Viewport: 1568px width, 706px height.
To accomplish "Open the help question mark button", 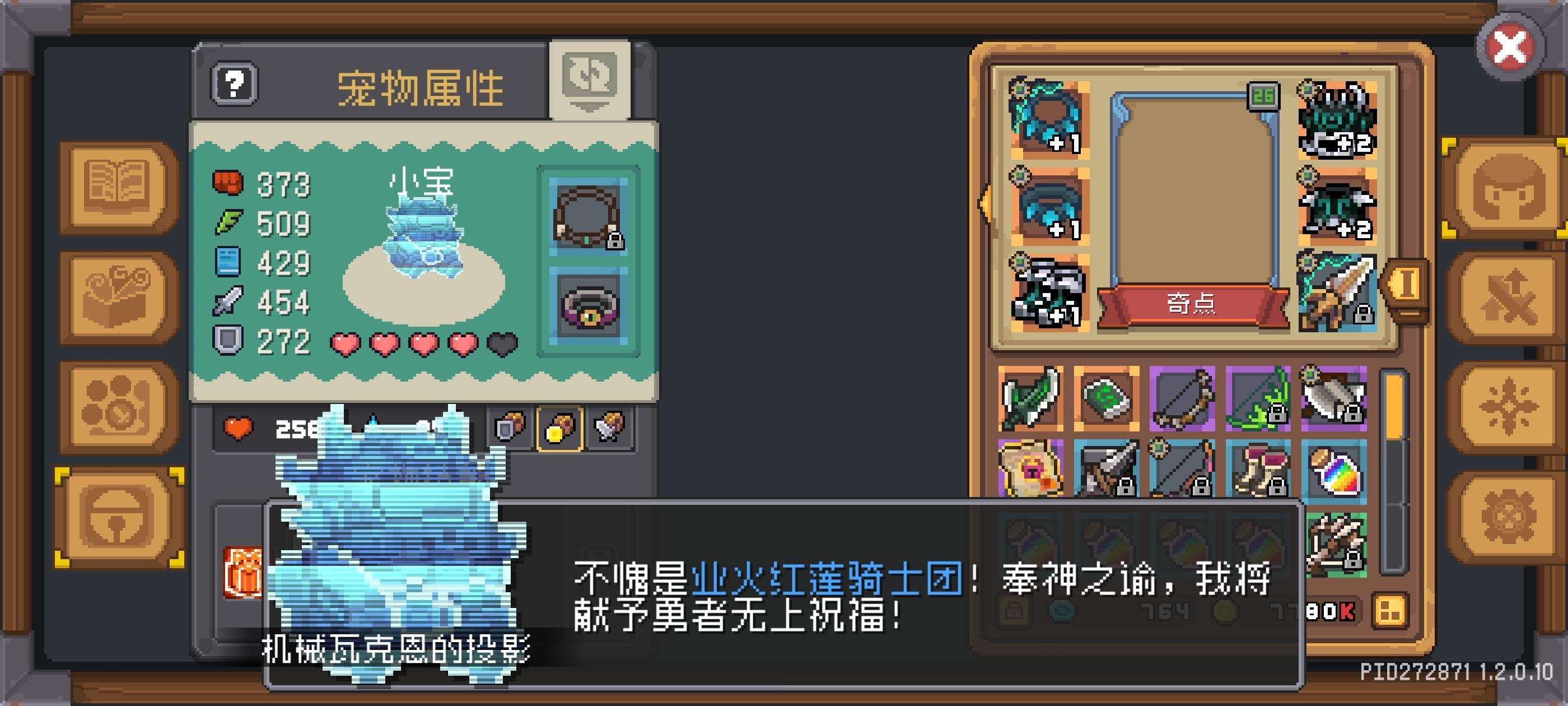I will (234, 82).
